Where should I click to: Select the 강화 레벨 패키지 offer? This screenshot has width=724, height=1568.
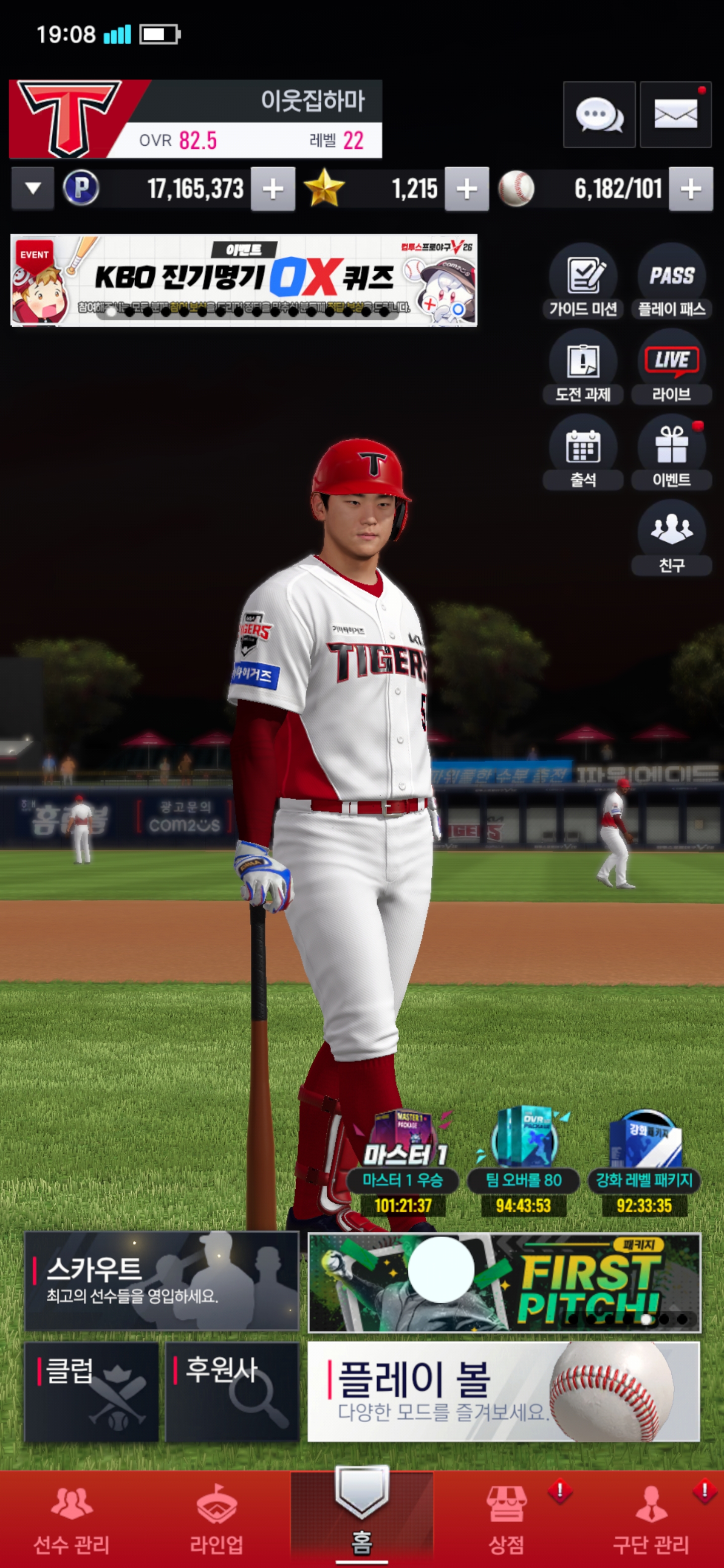point(644,1162)
